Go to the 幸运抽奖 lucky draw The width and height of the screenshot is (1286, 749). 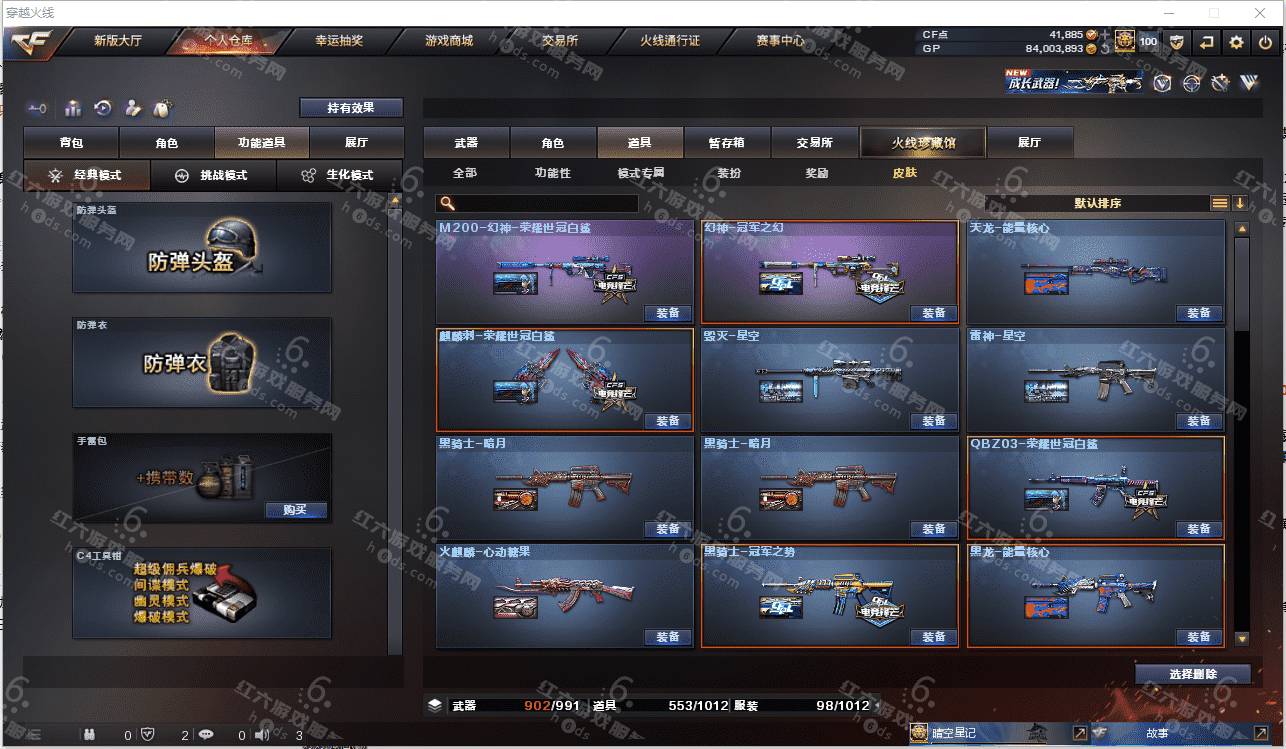[x=339, y=41]
